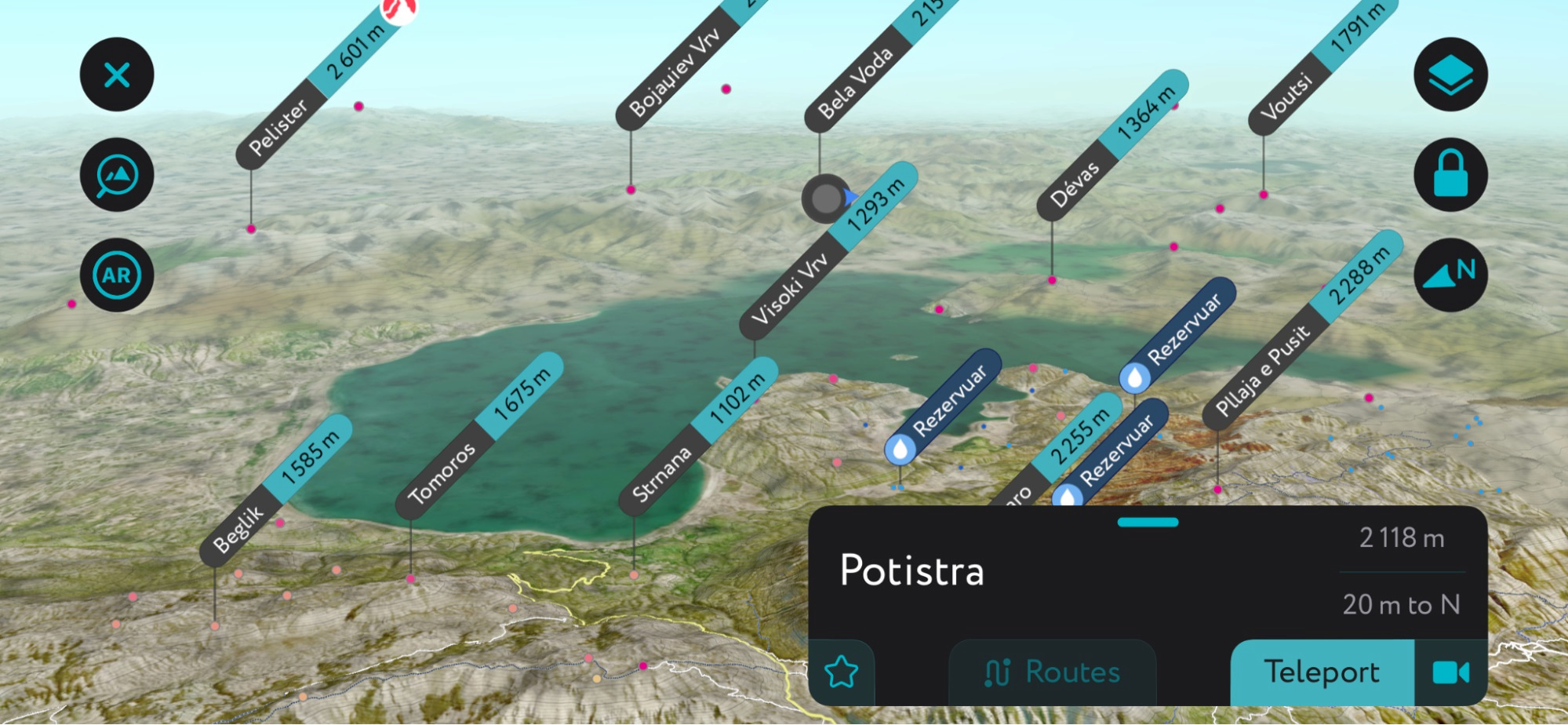Teleport to the Potistra summit
This screenshot has height=725, width=1568.
coord(1322,671)
